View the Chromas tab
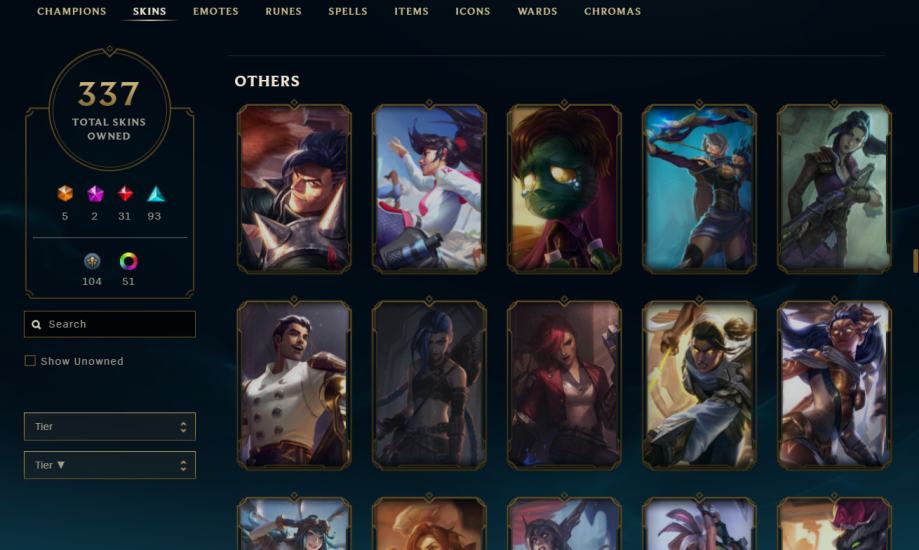The height and width of the screenshot is (550, 919). click(613, 12)
